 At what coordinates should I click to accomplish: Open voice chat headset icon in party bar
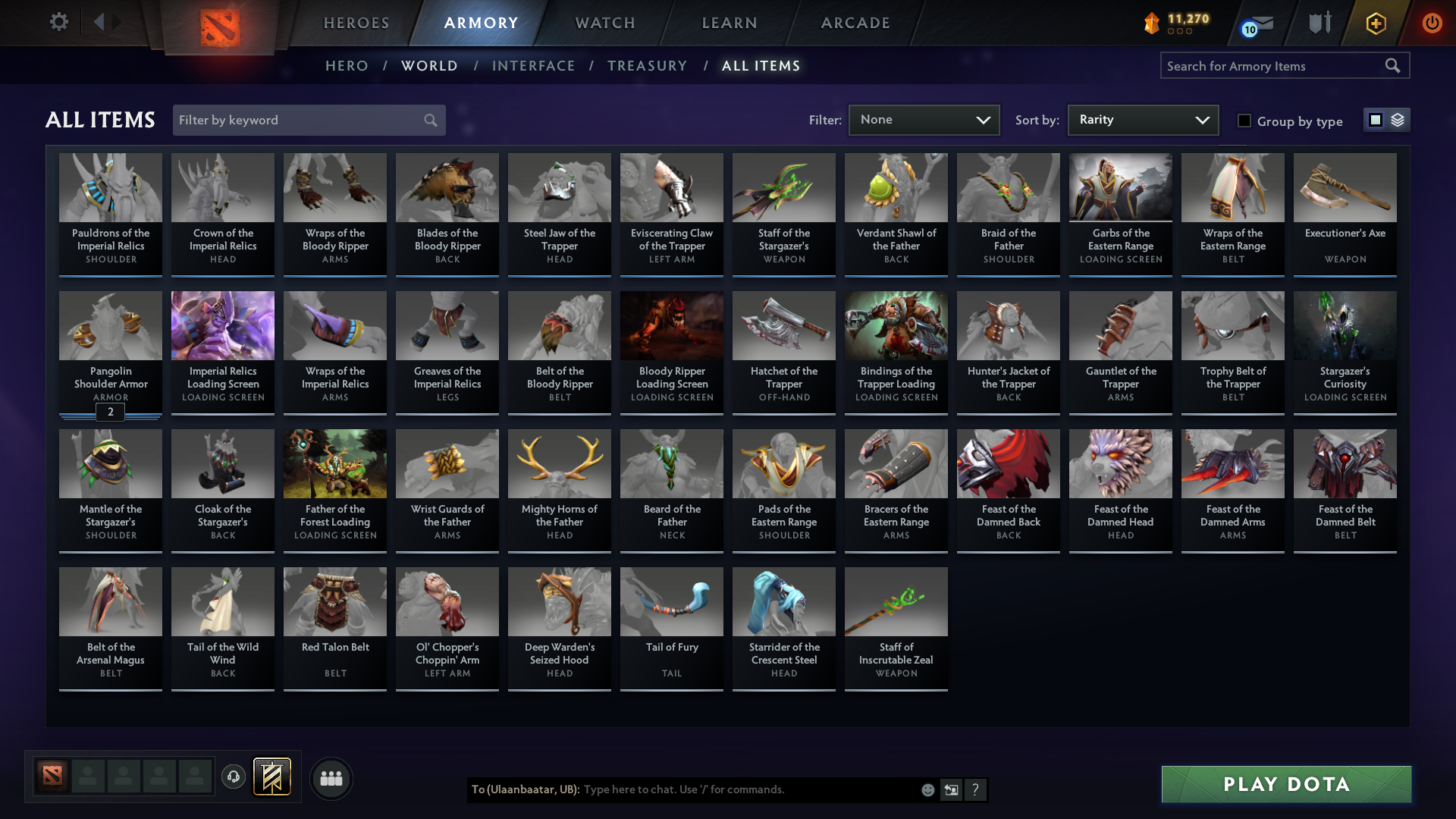coord(234,777)
